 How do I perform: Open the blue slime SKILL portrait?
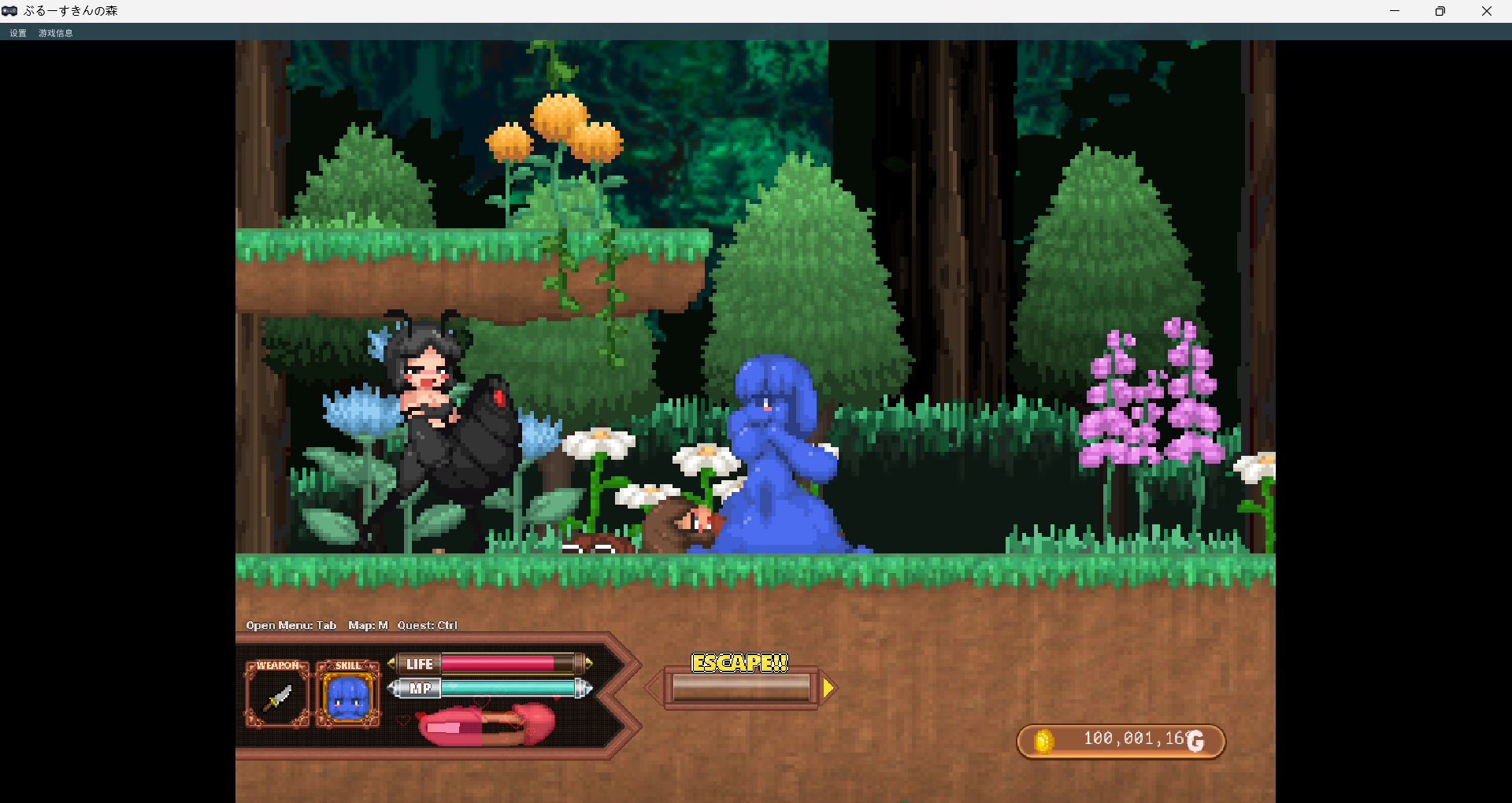click(348, 696)
